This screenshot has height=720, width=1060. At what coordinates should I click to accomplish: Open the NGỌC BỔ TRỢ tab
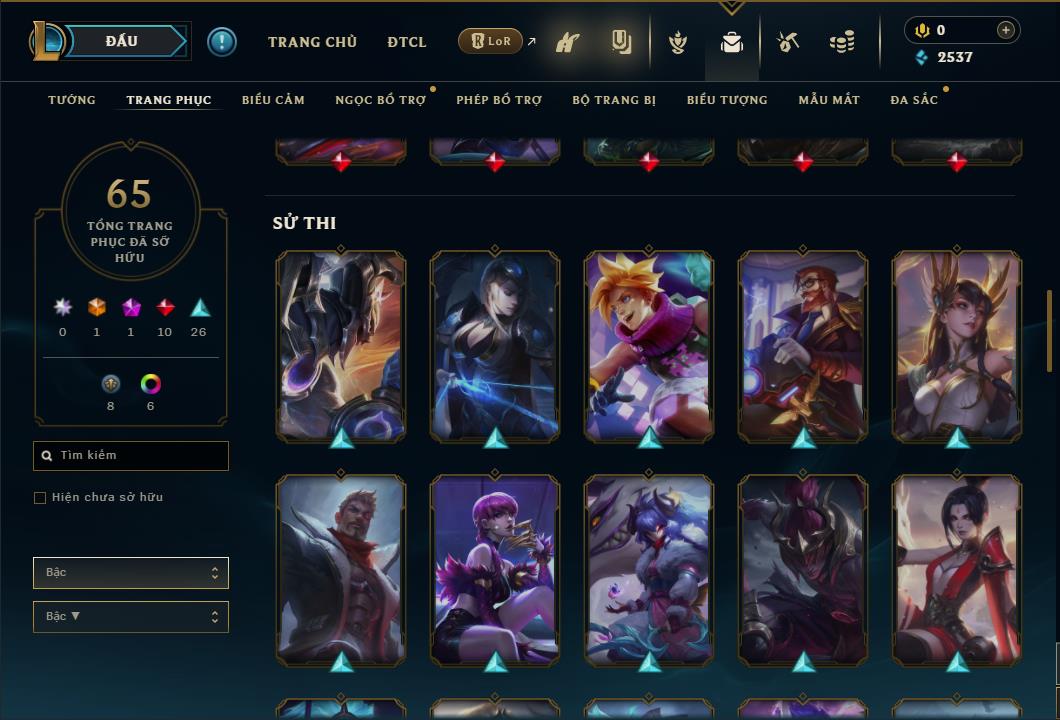coord(380,100)
